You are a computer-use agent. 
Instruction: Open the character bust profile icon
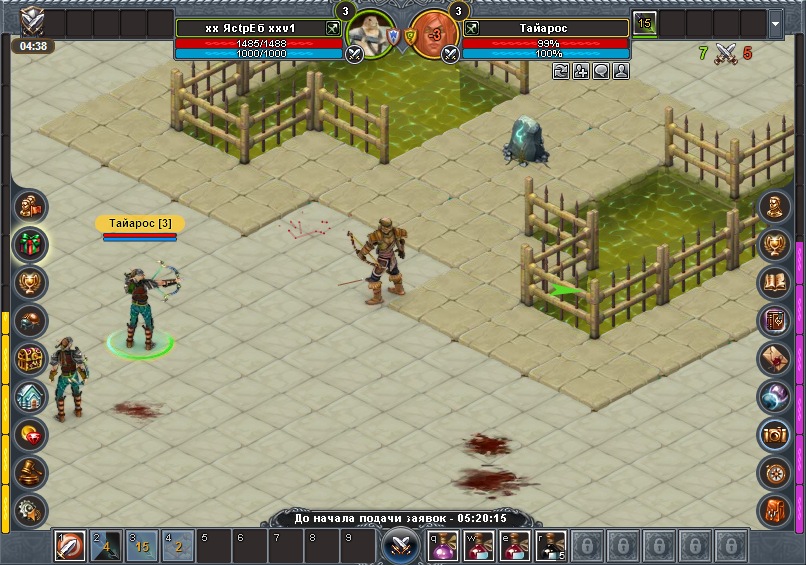[775, 206]
